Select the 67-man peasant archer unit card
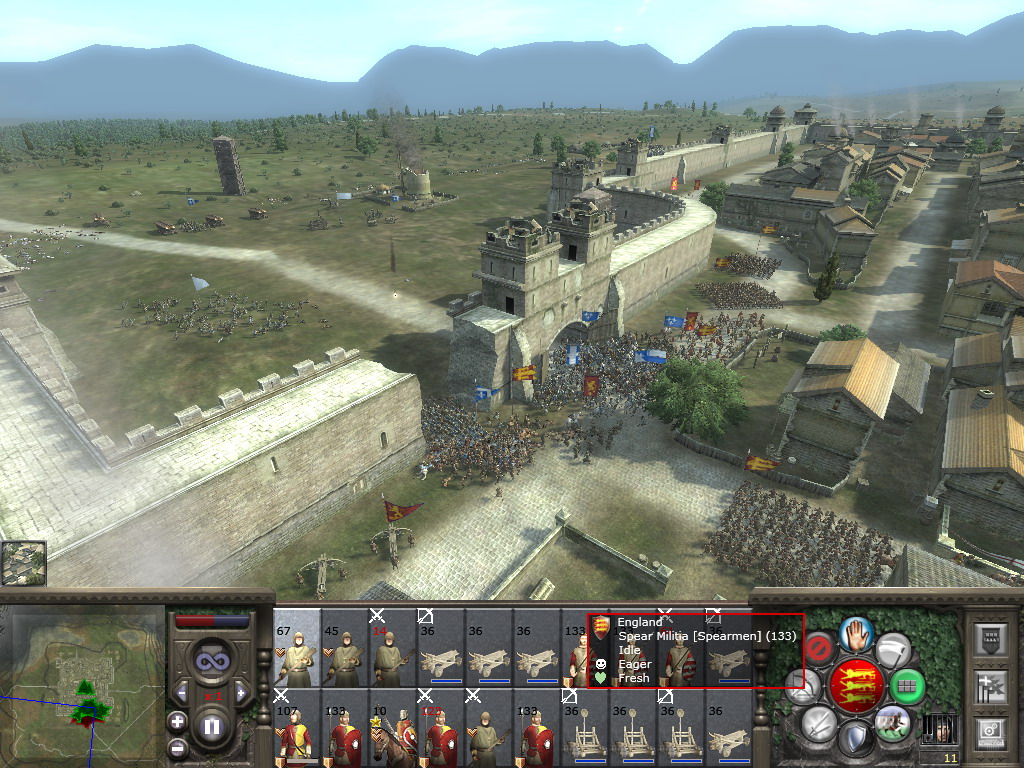Viewport: 1024px width, 768px height. tap(297, 648)
